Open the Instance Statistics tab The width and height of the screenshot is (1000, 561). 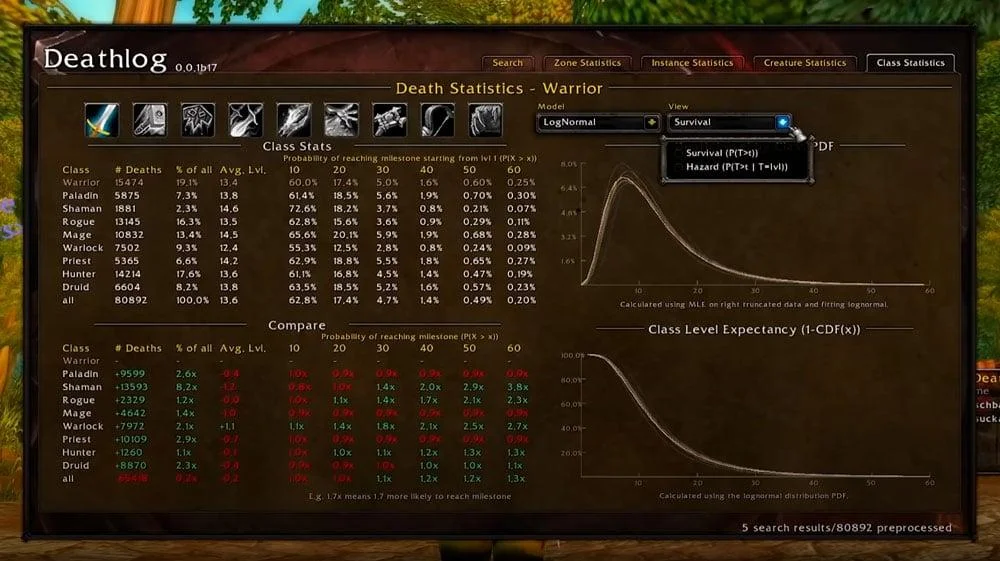tap(691, 63)
